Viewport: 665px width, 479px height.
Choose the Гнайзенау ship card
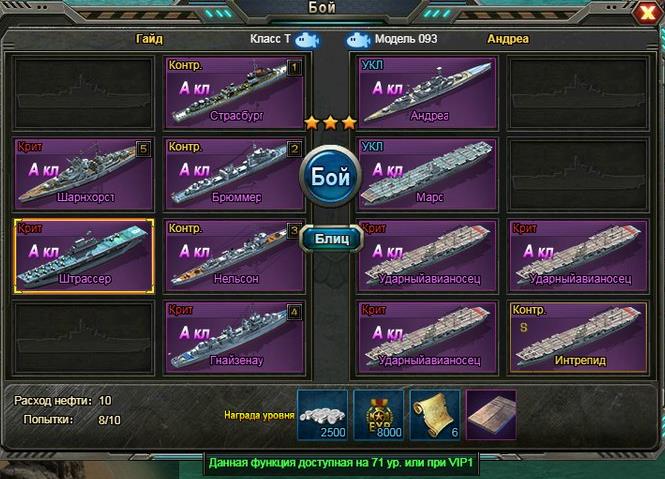click(x=233, y=338)
